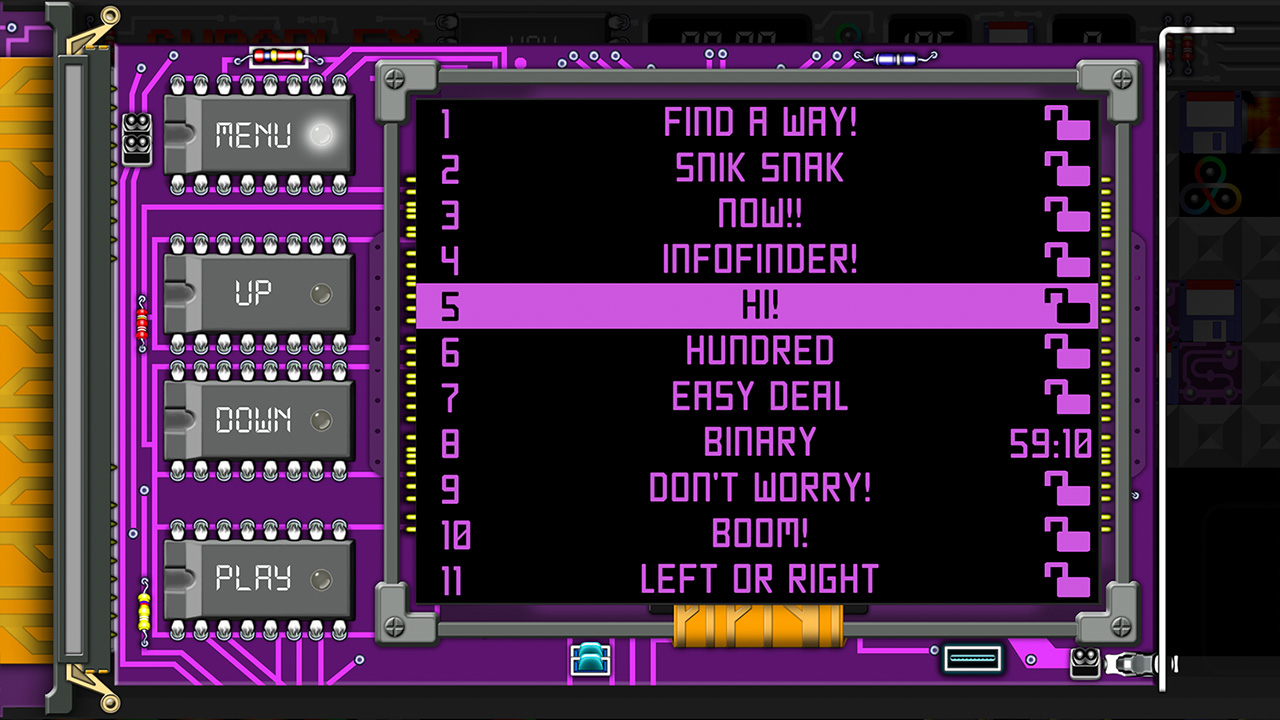The image size is (1280, 720).
Task: Click the blue Infotron terminal icon at bottom left
Action: 591,658
